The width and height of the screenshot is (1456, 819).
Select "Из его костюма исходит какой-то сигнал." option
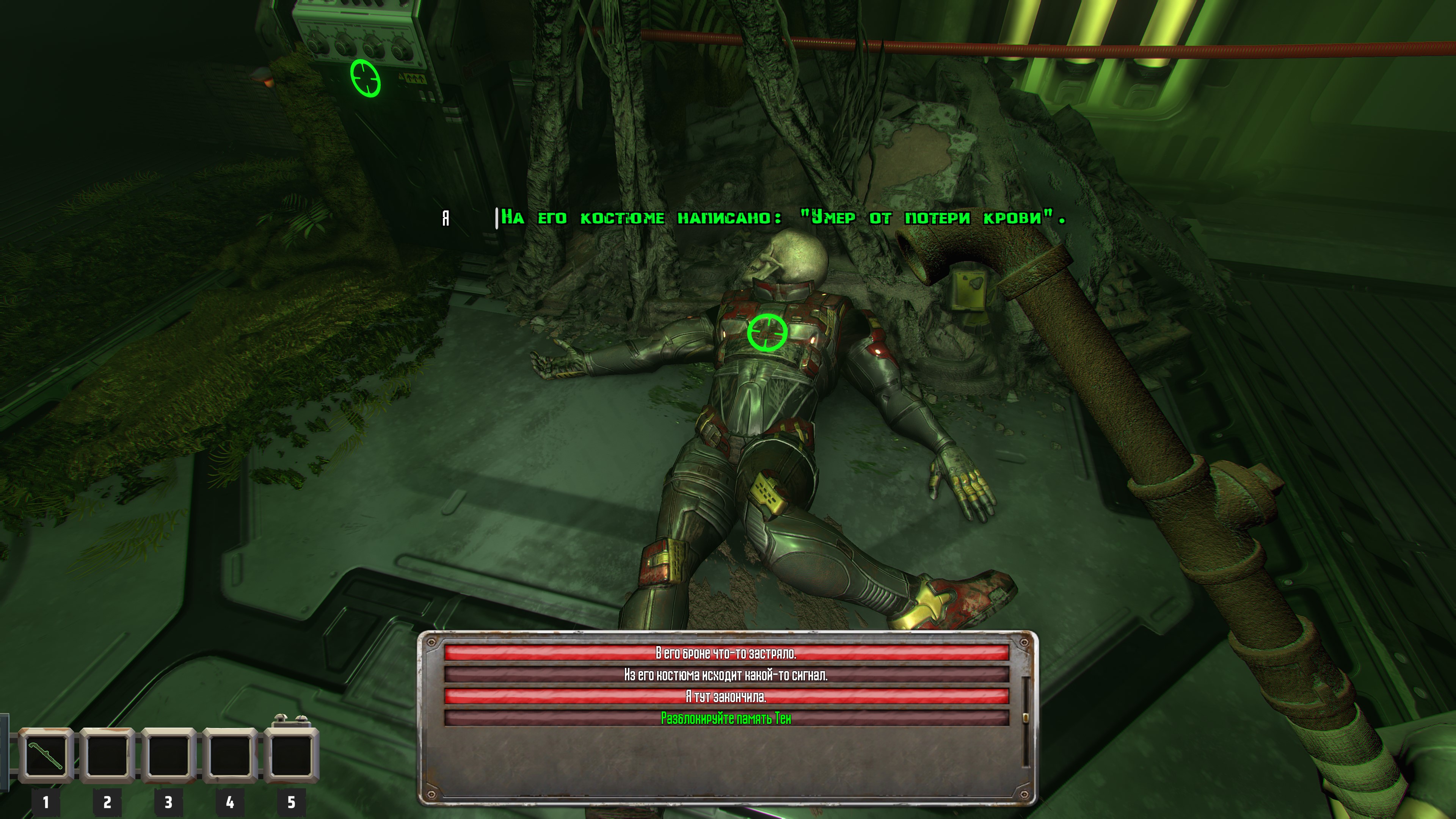(x=726, y=675)
